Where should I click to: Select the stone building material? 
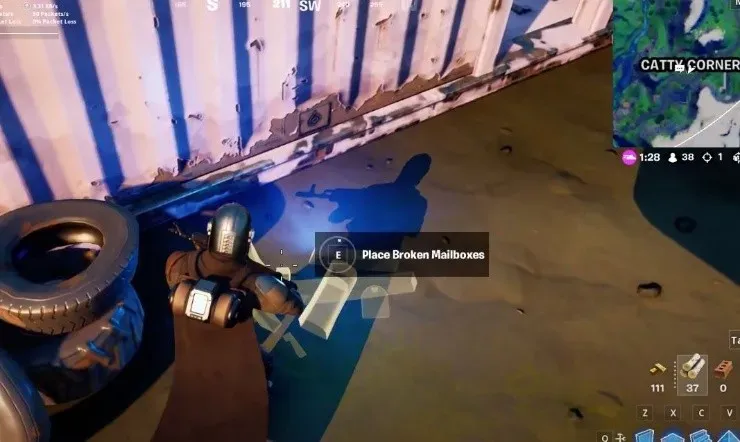pos(691,369)
